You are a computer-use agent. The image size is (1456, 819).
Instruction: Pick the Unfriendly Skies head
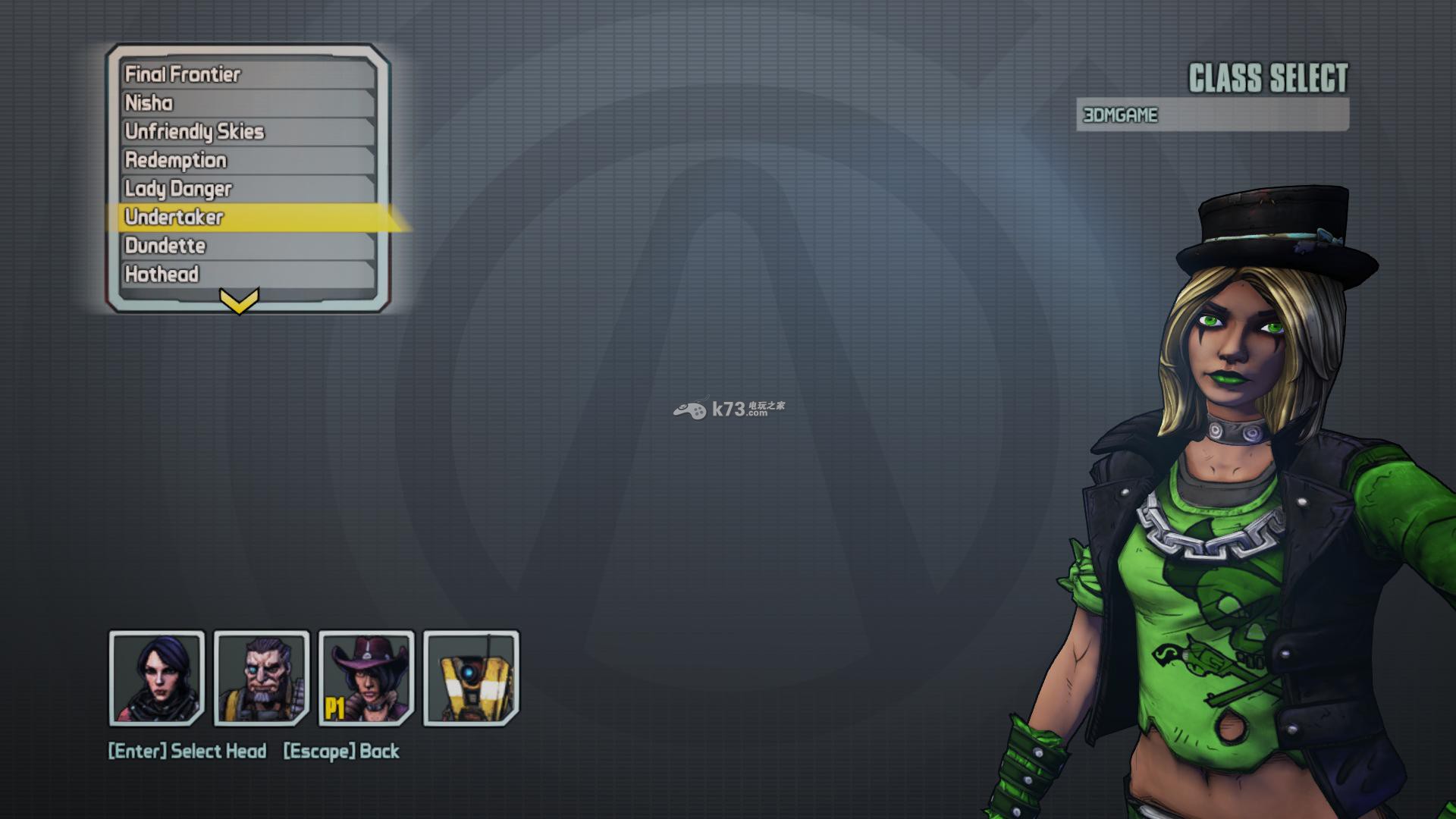tap(248, 132)
